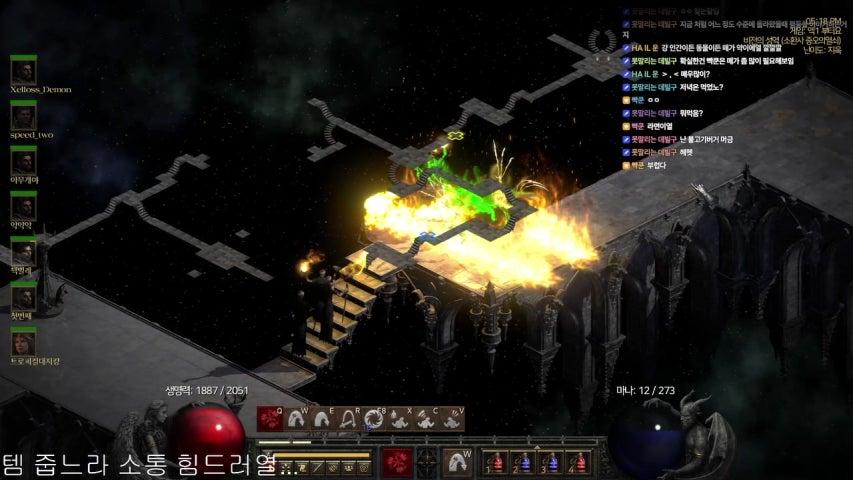Open the left-click skill selector

[398, 461]
